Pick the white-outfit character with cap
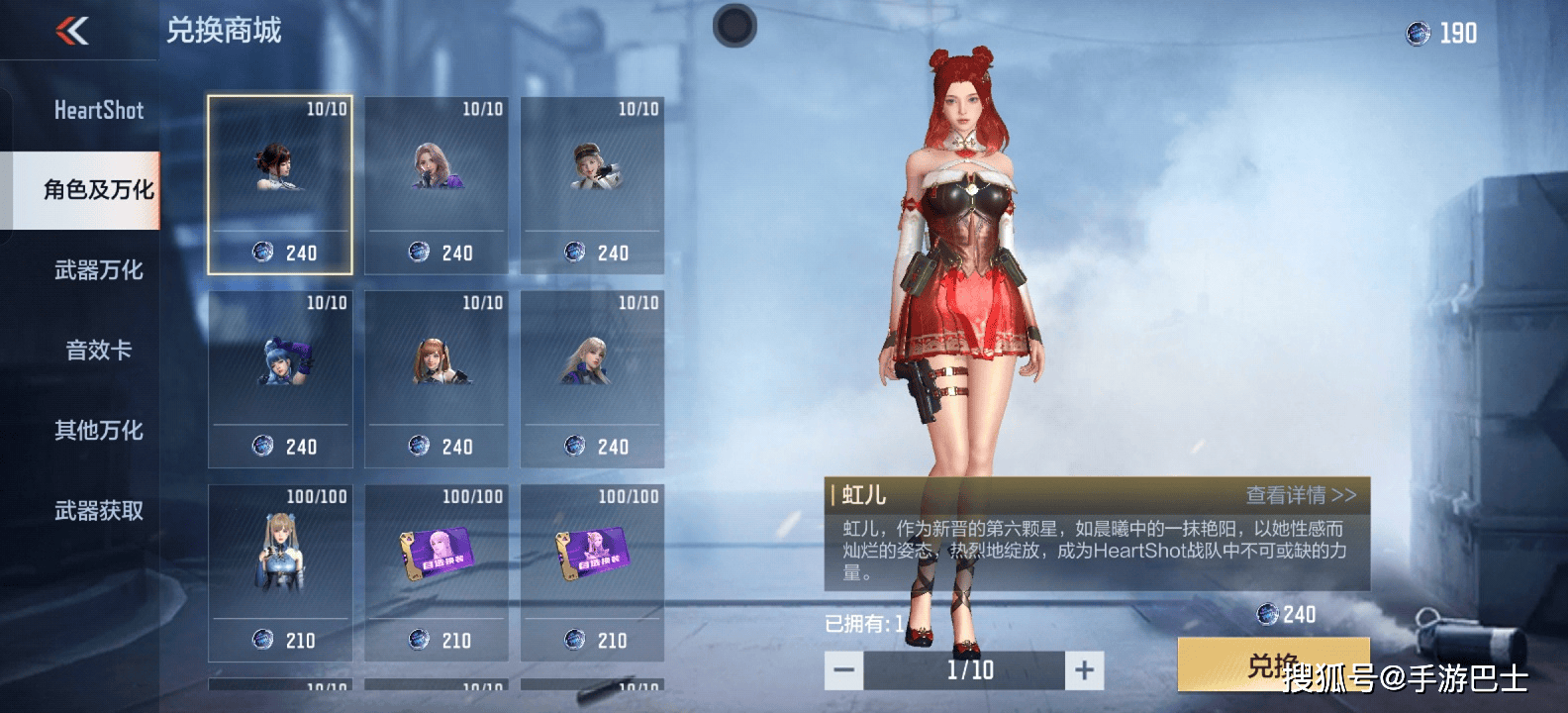This screenshot has width=1568, height=713. 592,185
